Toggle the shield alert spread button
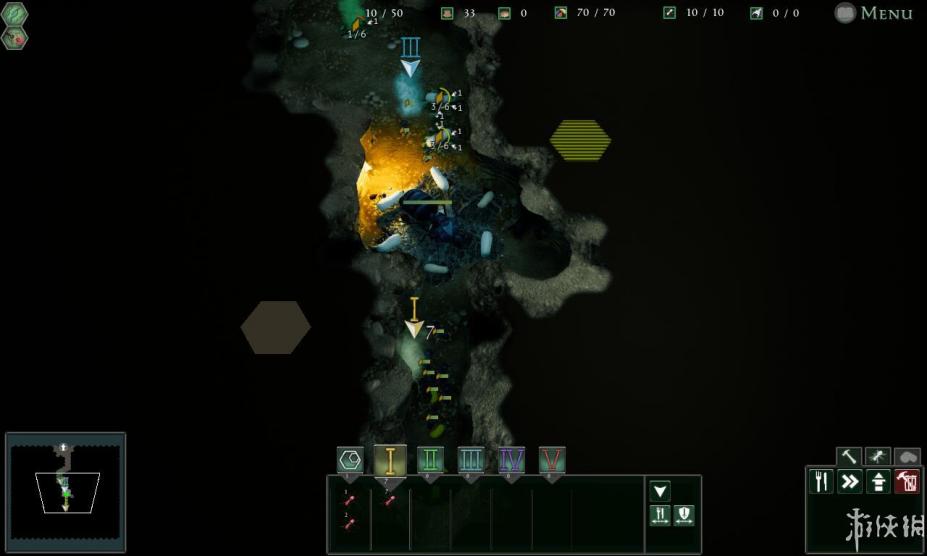 (x=684, y=516)
